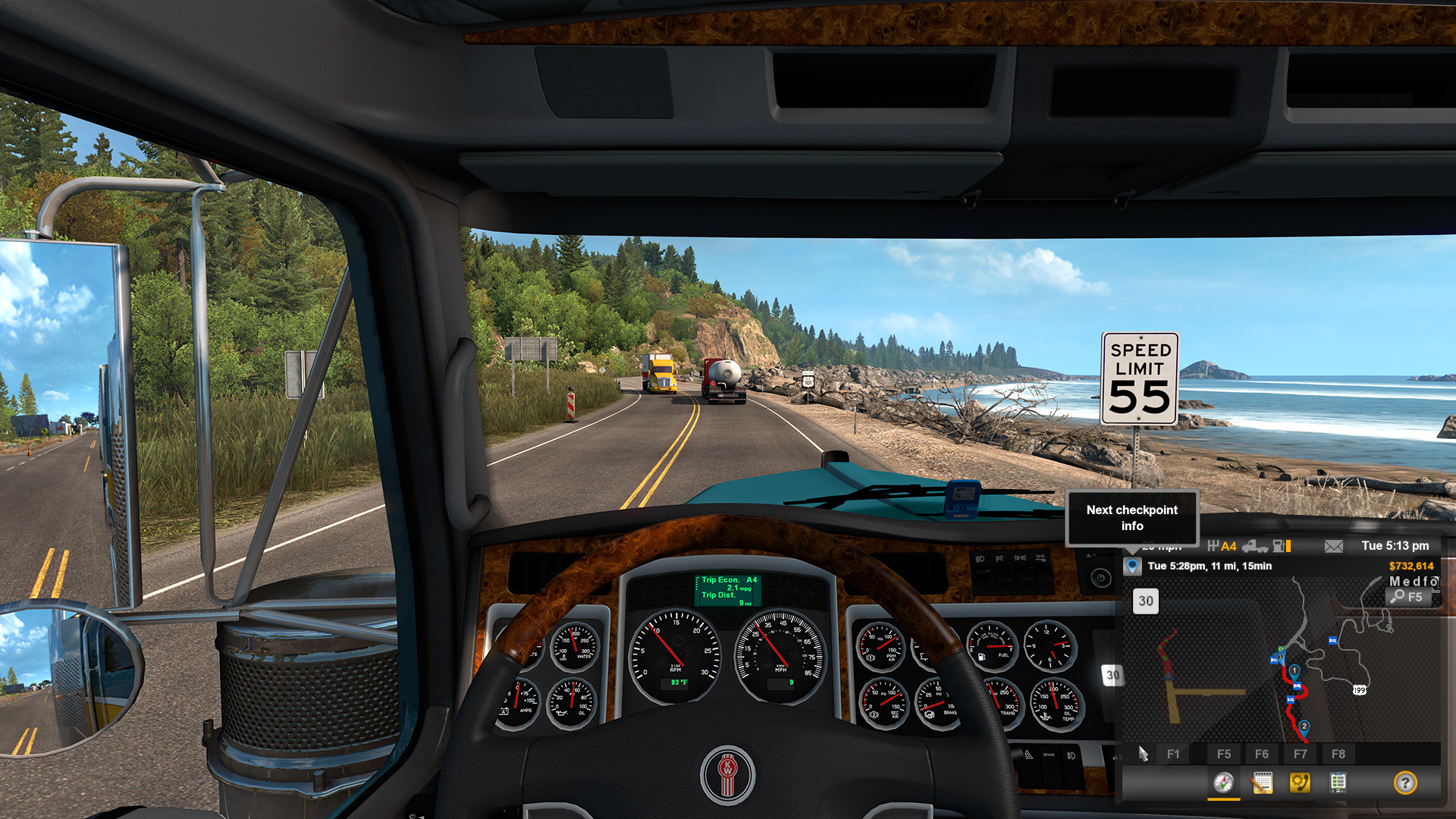
Task: Select waypoint marker 1 on the minimap
Action: (x=1294, y=671)
